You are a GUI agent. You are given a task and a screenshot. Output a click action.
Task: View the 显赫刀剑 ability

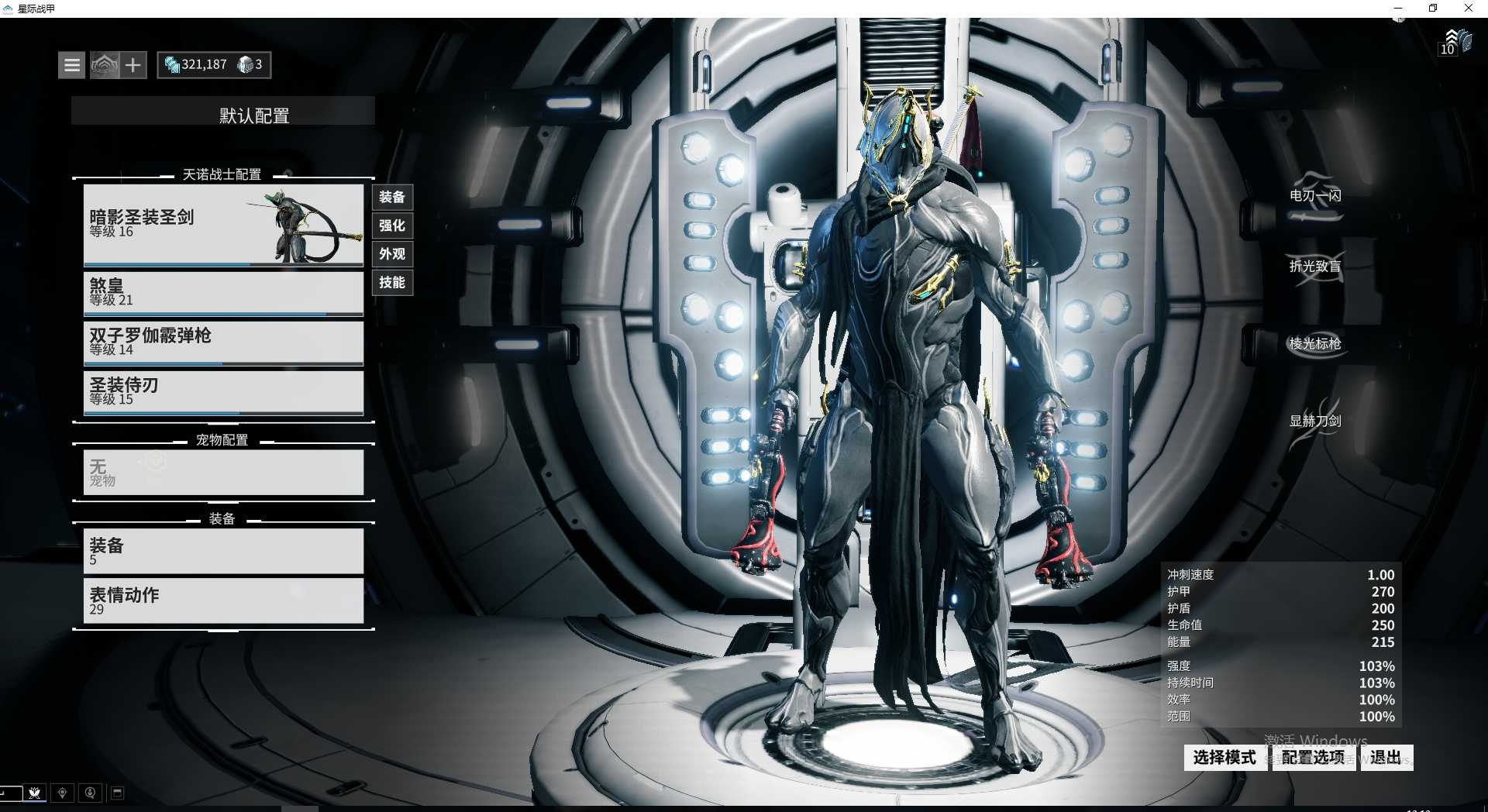(1314, 421)
